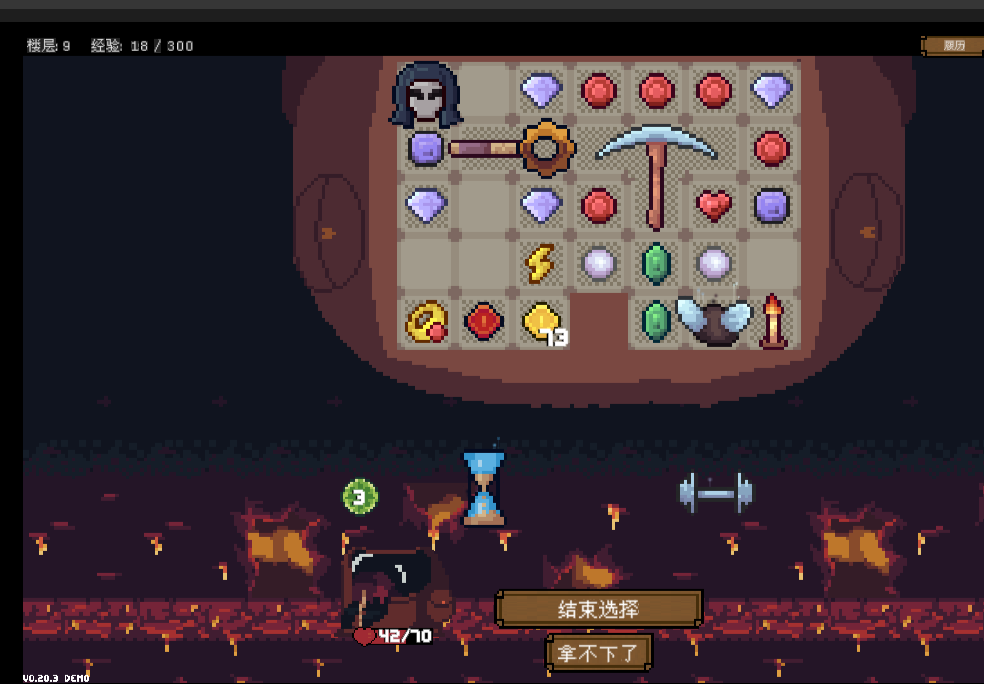
Task: Select the gold coin stack
Action: tap(542, 322)
